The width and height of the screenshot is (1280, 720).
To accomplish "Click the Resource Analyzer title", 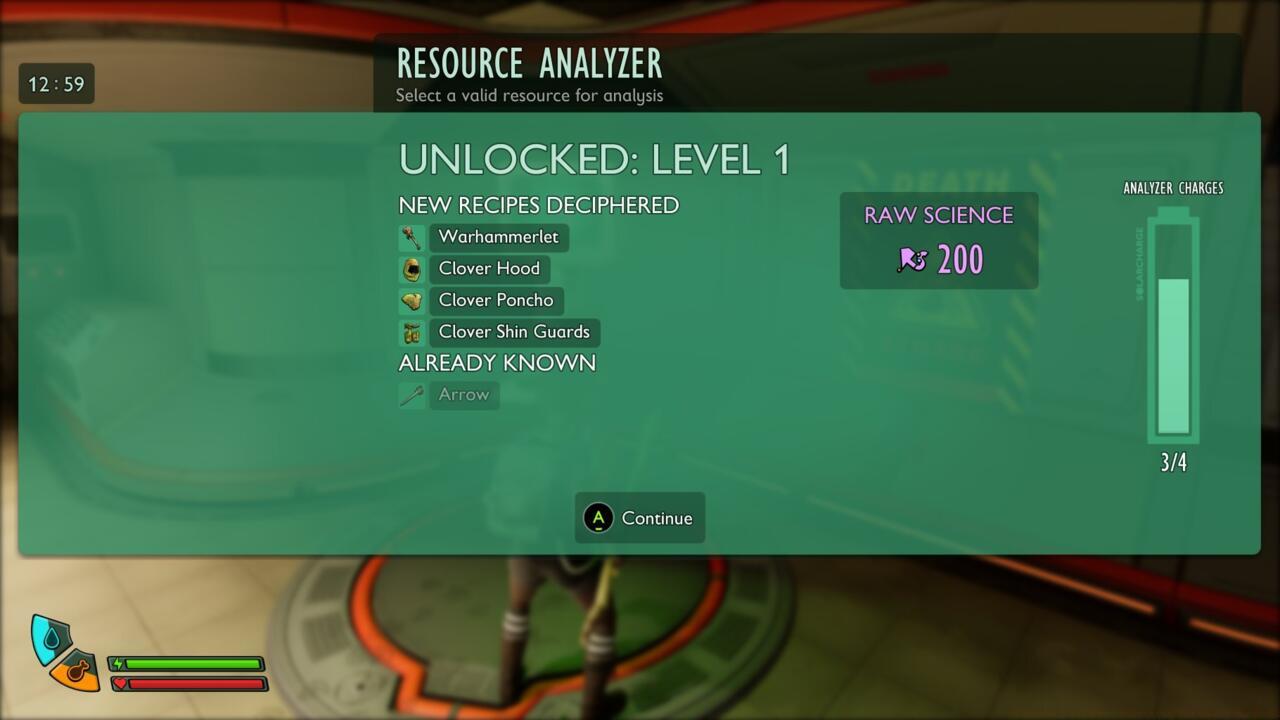I will [528, 63].
